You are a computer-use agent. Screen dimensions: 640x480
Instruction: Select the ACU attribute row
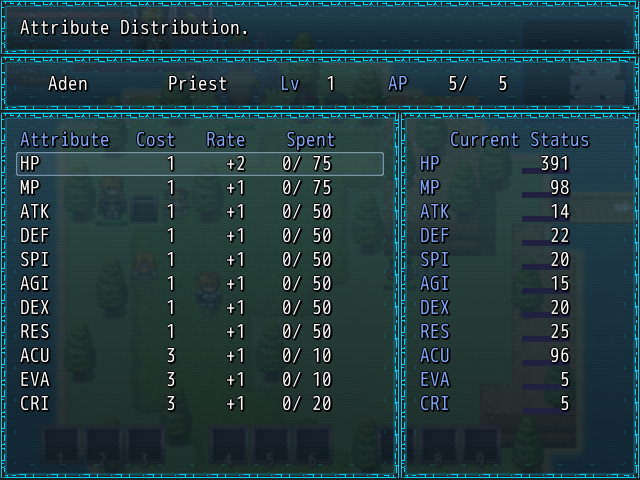click(200, 356)
